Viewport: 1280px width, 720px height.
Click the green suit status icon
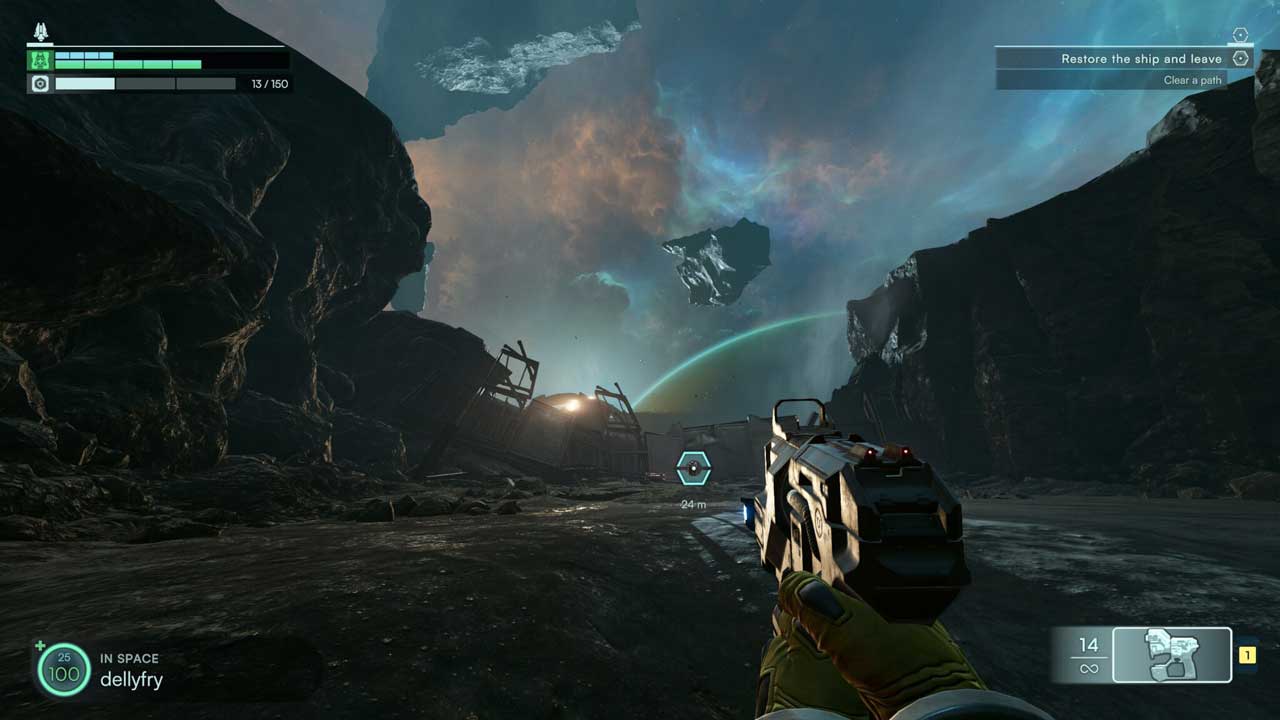point(40,60)
